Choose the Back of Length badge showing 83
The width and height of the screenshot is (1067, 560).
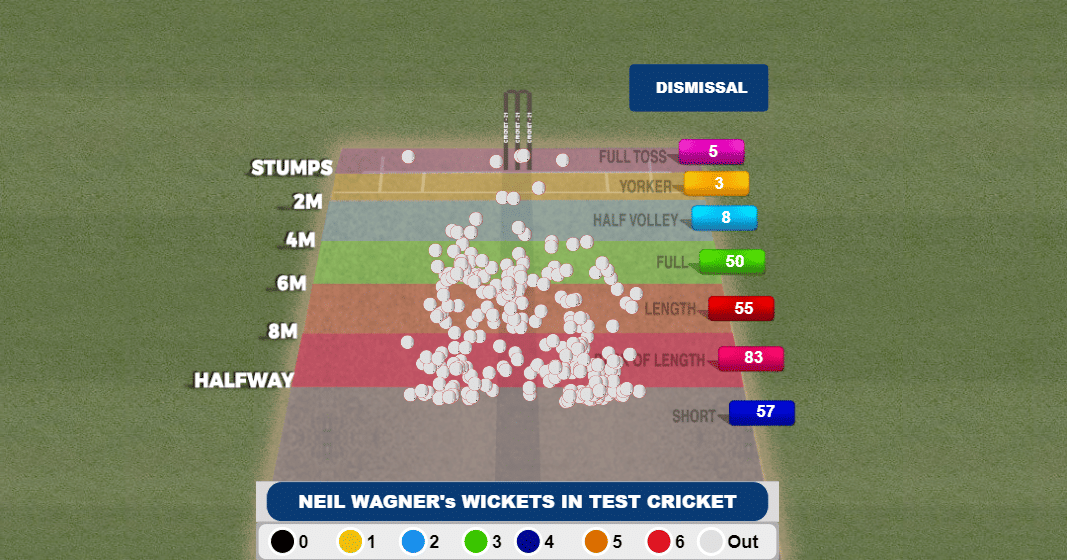tap(751, 358)
